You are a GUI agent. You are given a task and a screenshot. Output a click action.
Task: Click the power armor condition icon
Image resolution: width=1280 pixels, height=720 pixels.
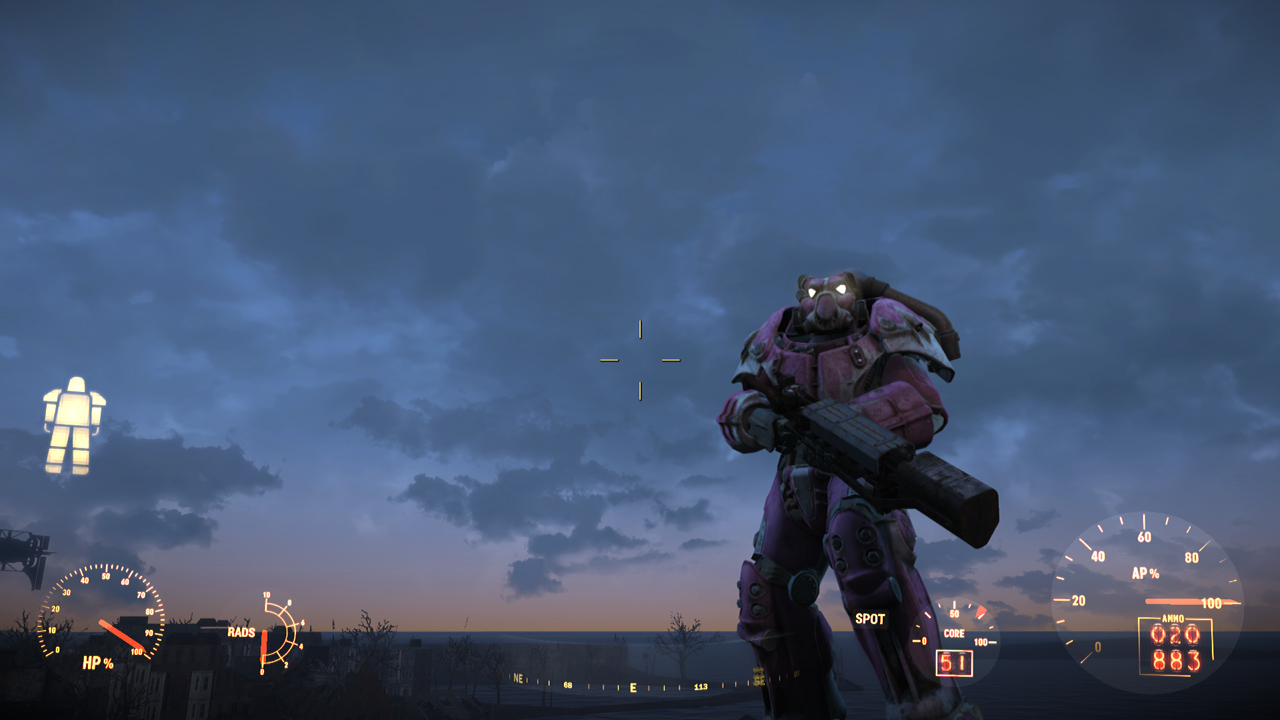pos(74,425)
